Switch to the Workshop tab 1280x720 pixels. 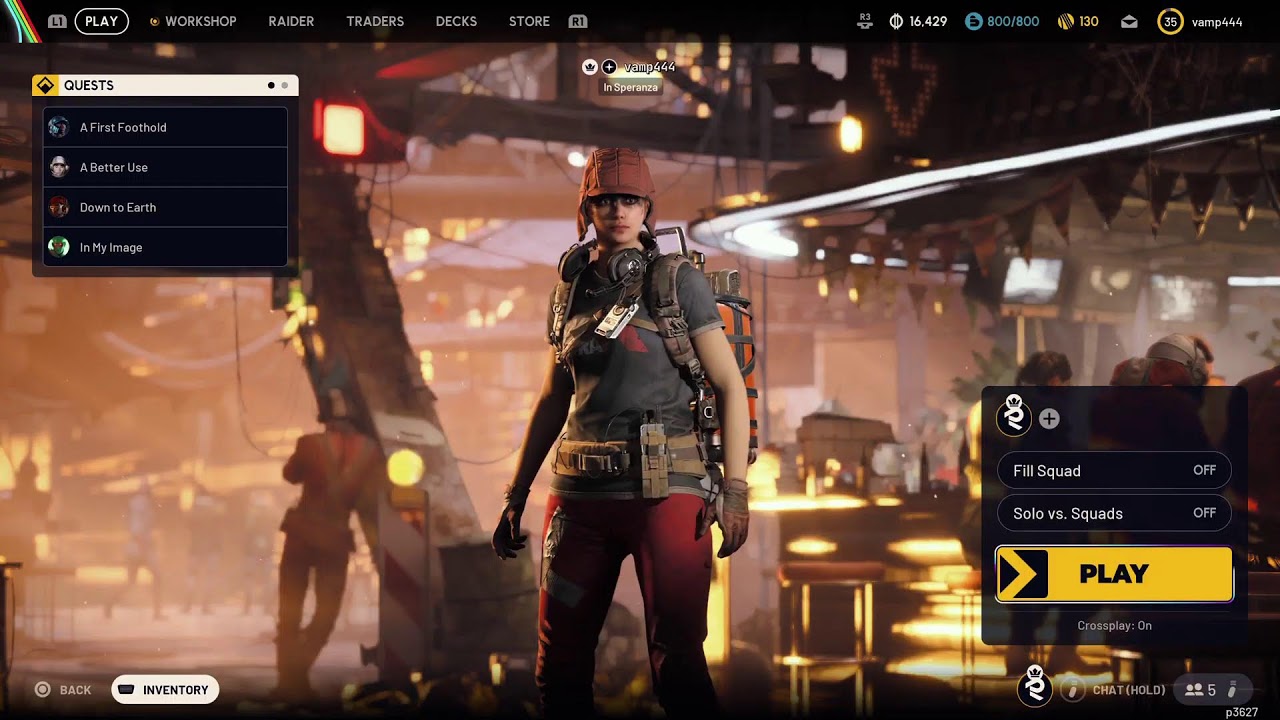click(200, 21)
